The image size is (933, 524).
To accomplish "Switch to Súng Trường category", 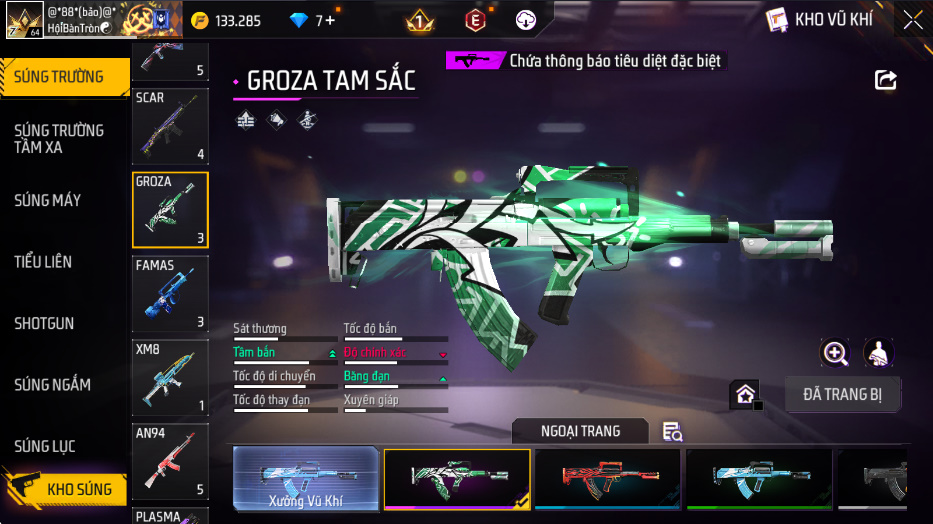I will [60, 77].
